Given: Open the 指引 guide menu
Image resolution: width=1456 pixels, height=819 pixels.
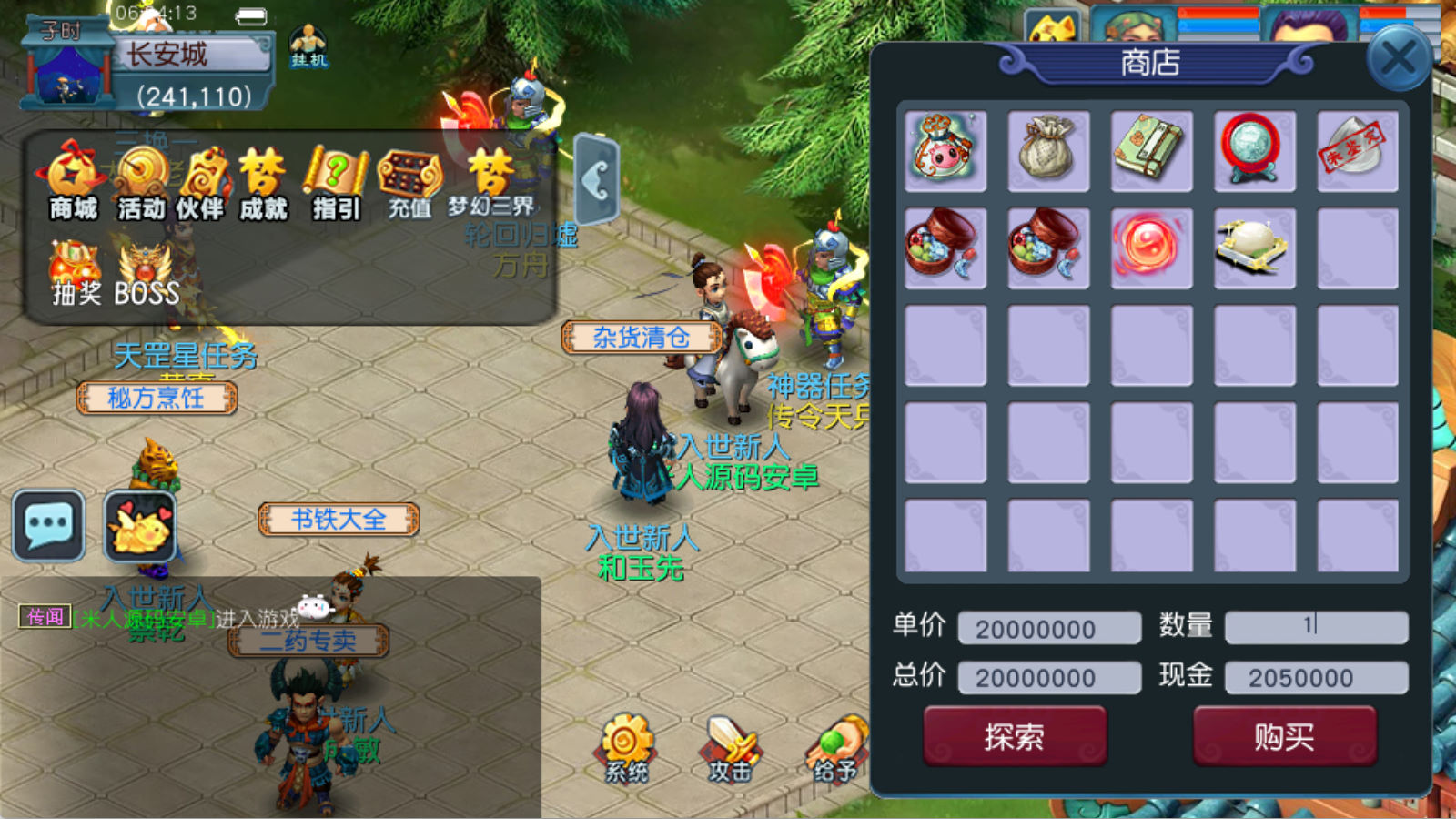Looking at the screenshot, I should point(336,184).
